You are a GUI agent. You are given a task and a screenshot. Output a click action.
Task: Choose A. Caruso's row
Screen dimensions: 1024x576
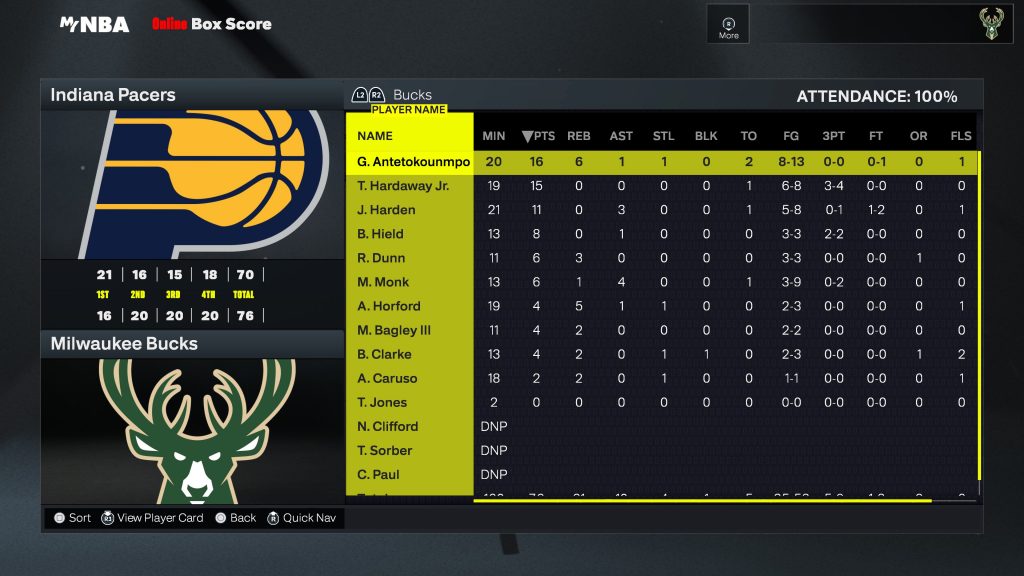(387, 378)
